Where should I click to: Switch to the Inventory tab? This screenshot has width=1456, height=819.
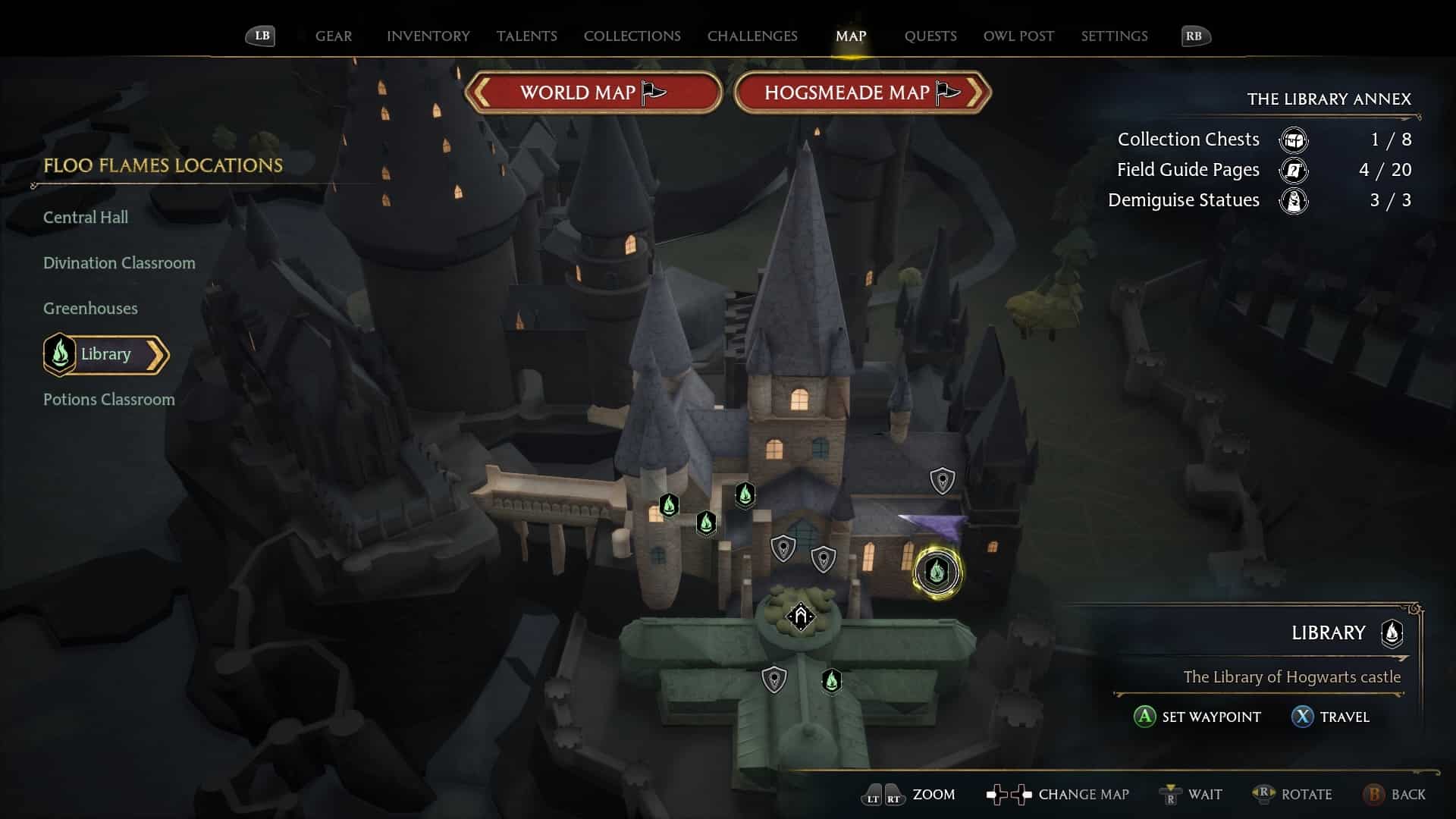[x=428, y=36]
